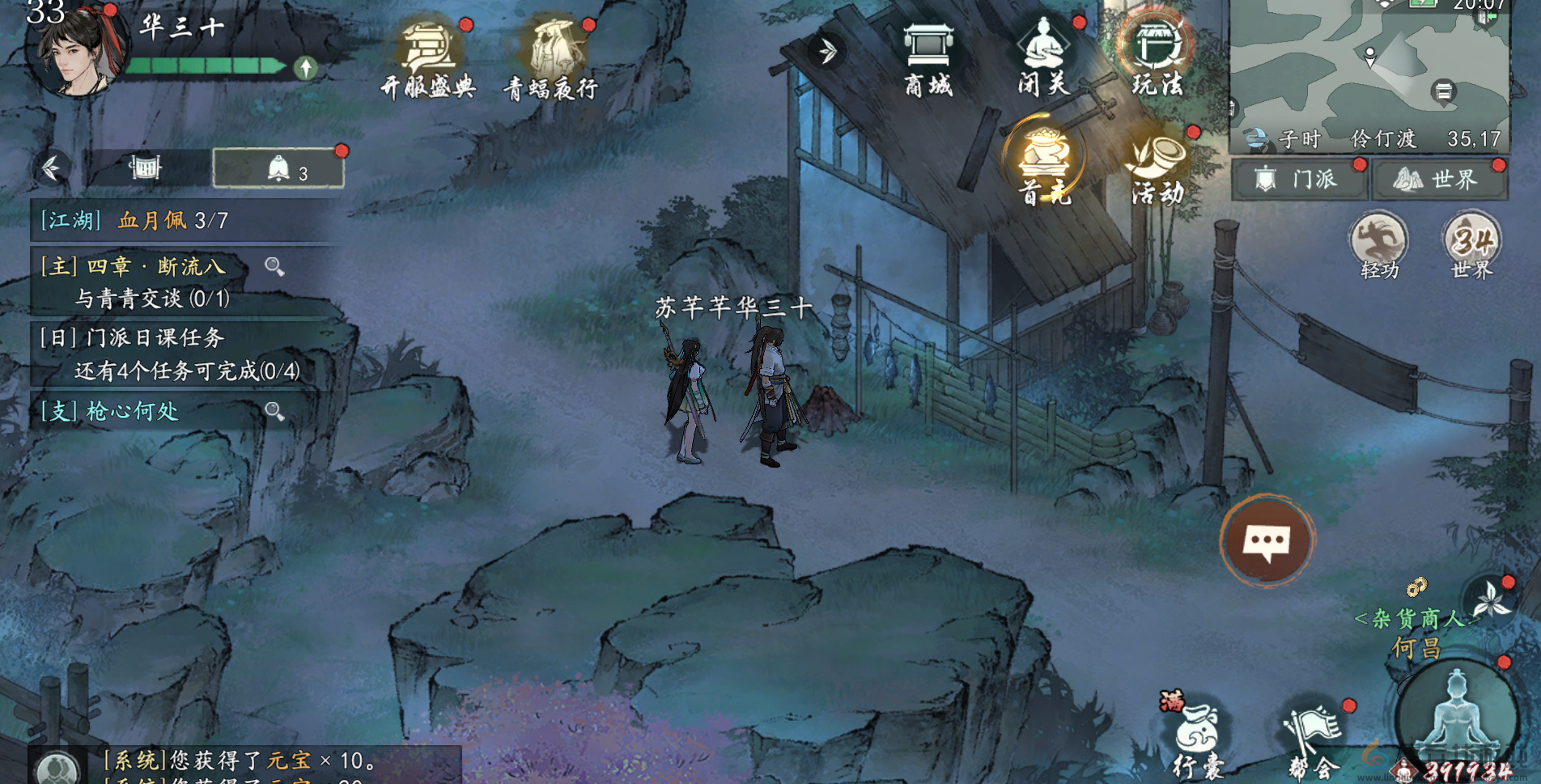Open the 商城 shop
Viewport: 1541px width, 784px height.
(928, 58)
